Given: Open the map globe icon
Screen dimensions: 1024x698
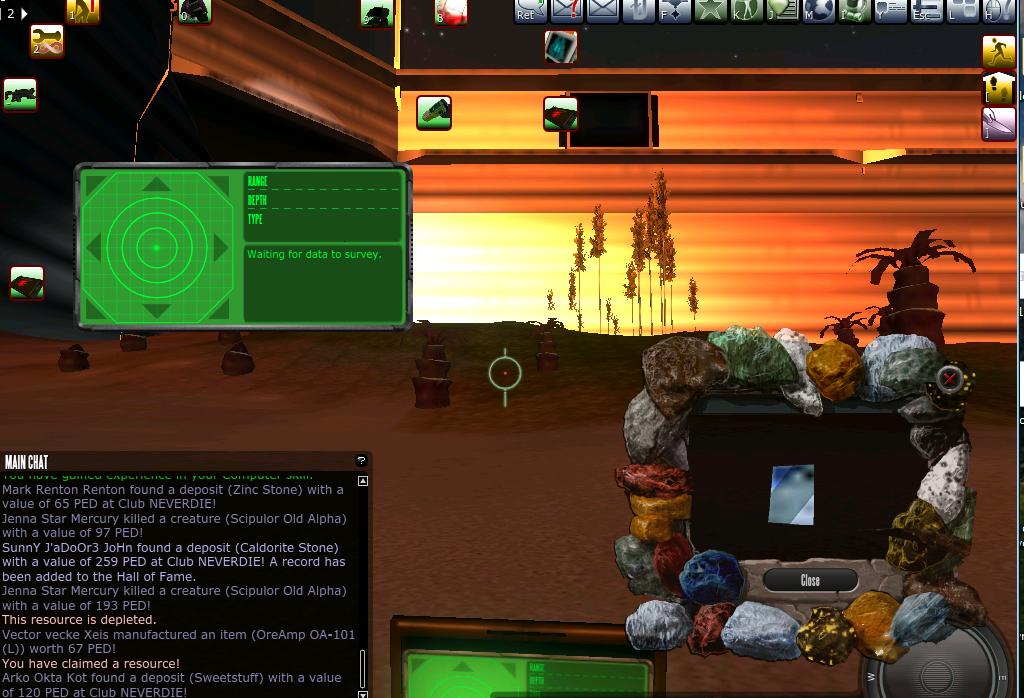Looking at the screenshot, I should click(819, 10).
